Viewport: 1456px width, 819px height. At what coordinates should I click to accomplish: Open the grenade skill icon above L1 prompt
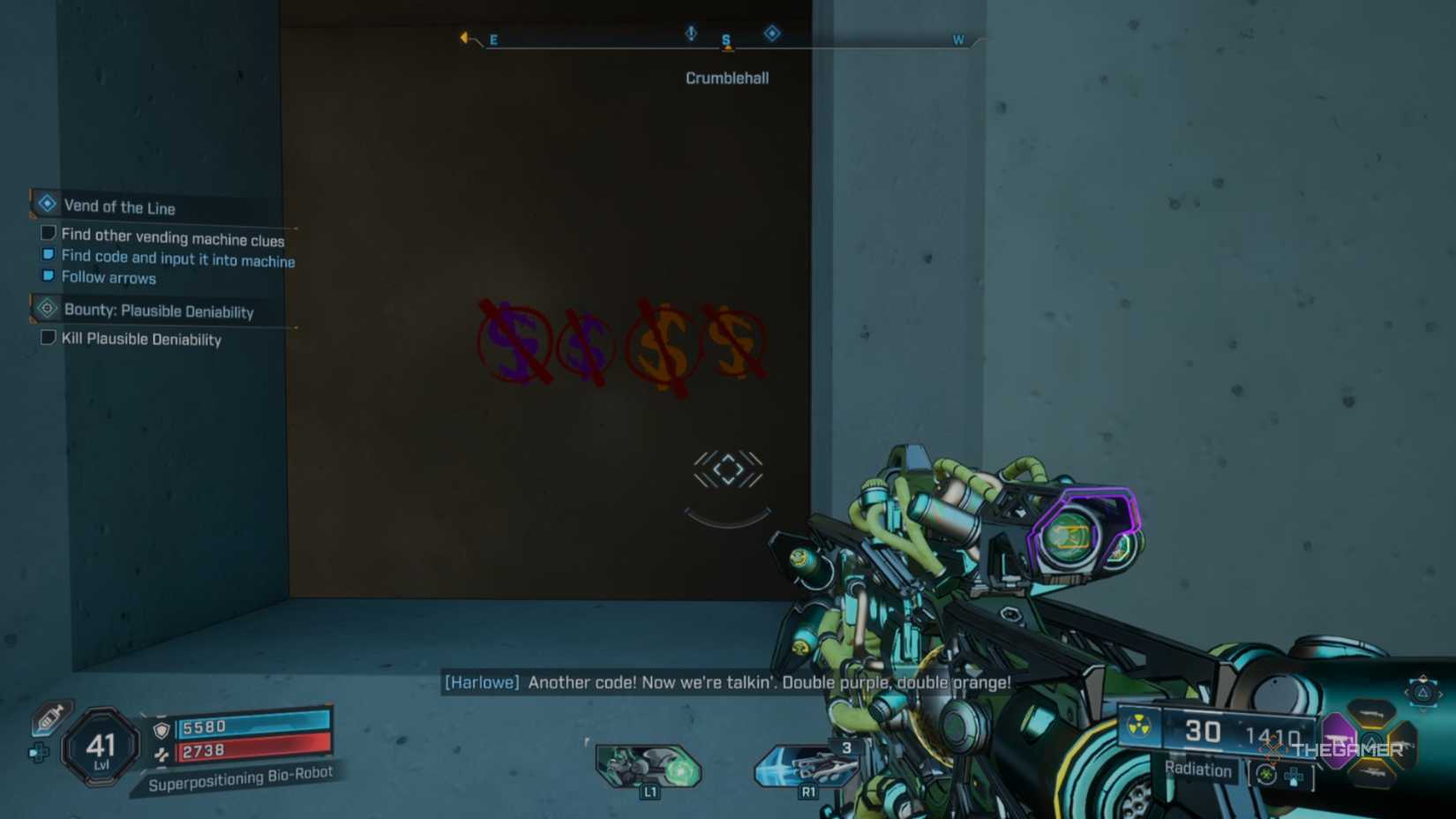tap(649, 766)
